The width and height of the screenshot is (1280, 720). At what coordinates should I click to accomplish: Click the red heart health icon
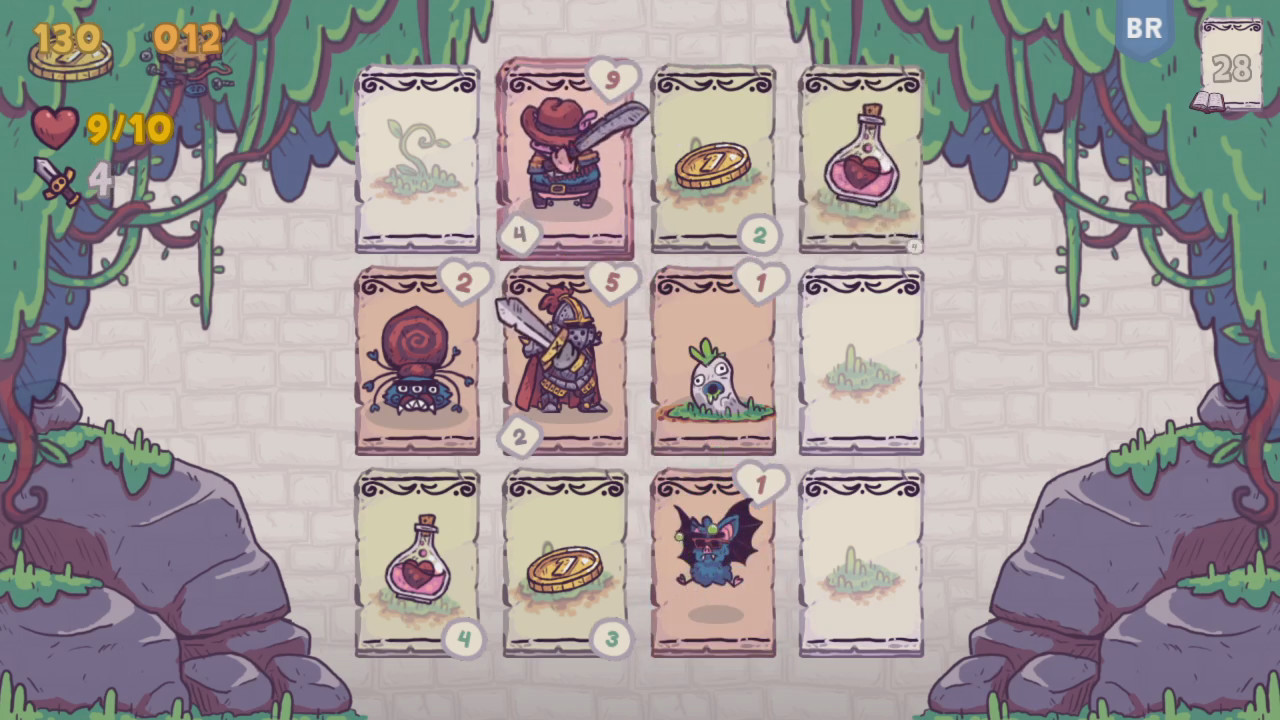tap(55, 127)
